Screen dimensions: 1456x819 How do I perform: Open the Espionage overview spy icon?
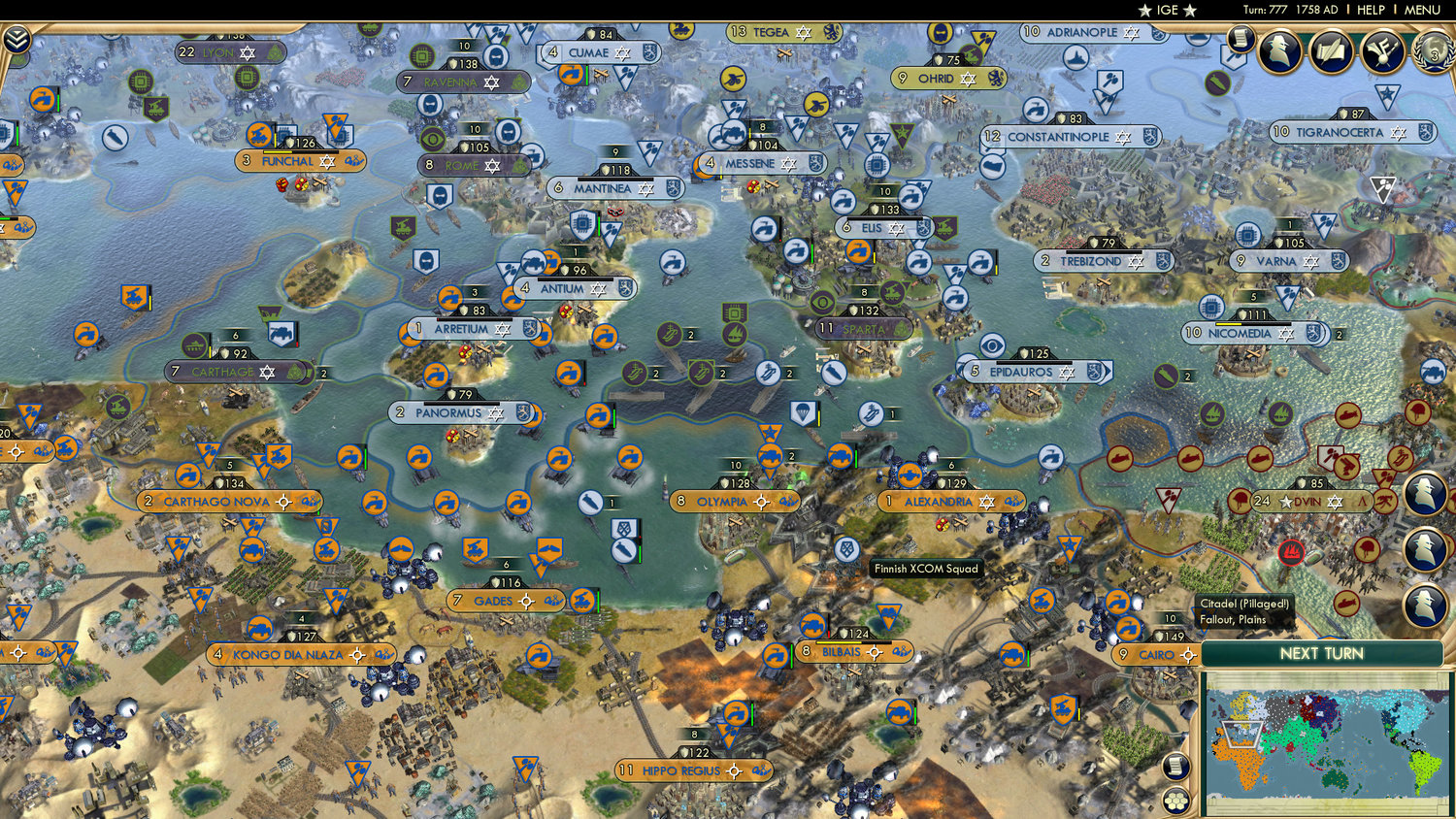(x=1281, y=49)
